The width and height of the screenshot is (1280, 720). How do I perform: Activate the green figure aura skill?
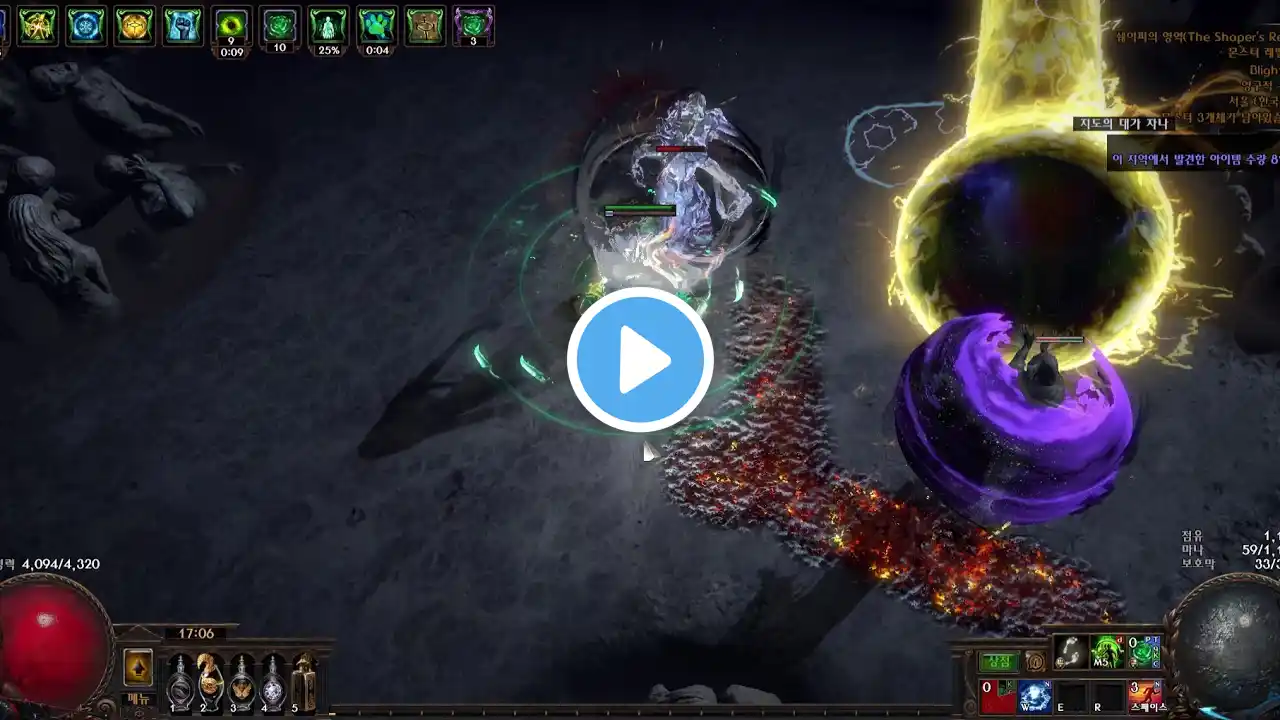(x=1107, y=651)
